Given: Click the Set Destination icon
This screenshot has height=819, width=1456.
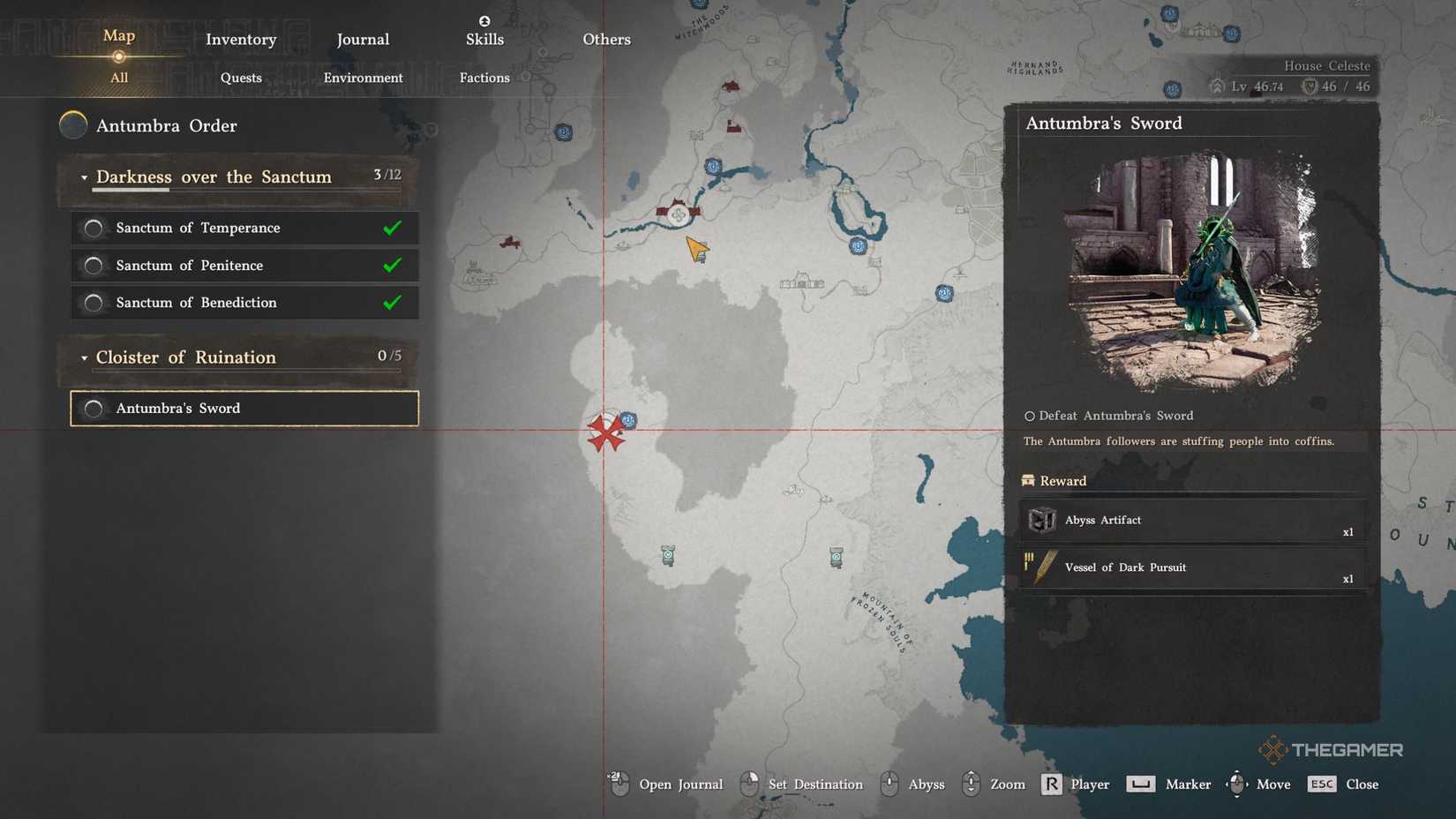Looking at the screenshot, I should [750, 784].
